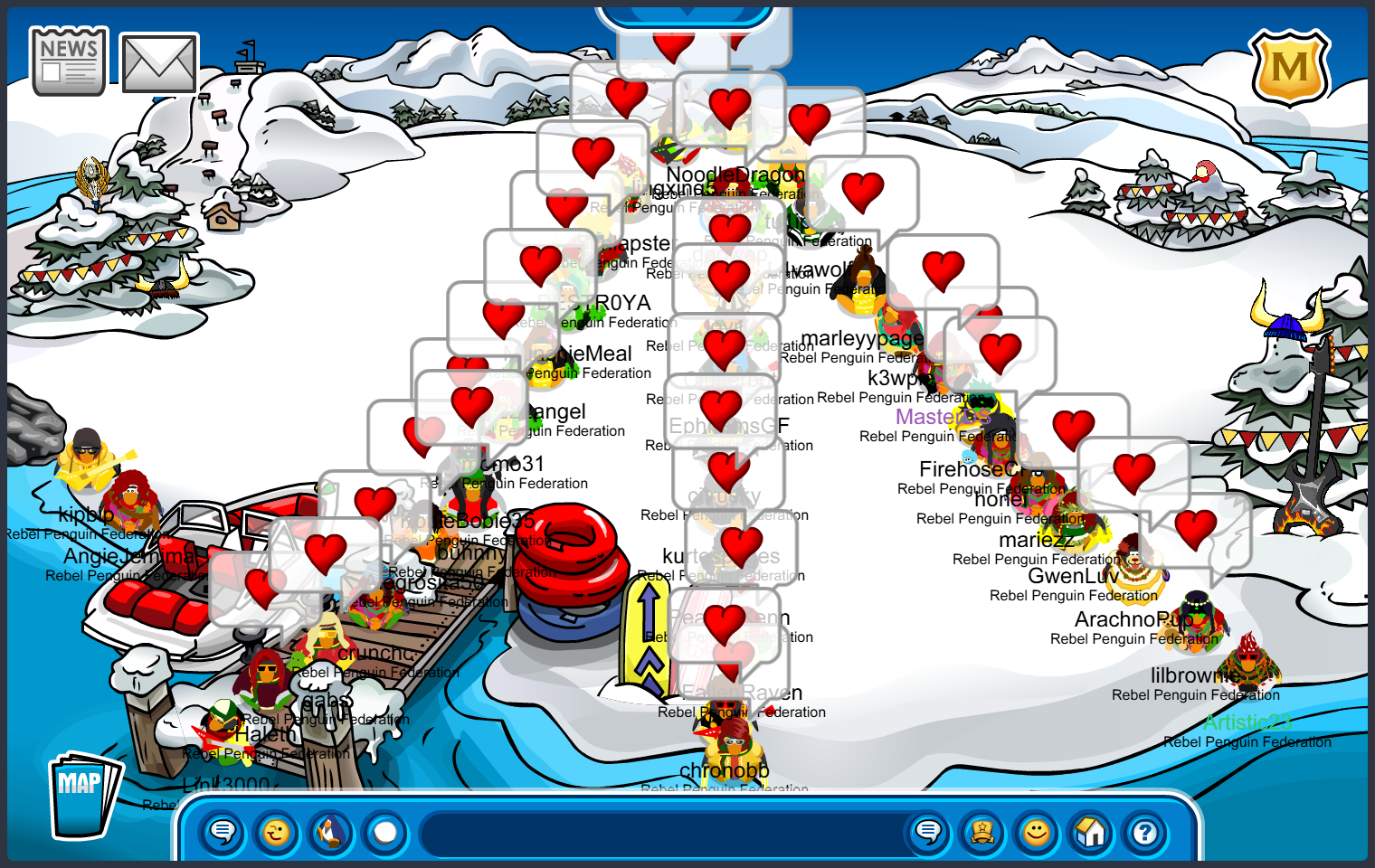This screenshot has height=868, width=1375.
Task: Open the mail envelope inbox
Action: pyautogui.click(x=159, y=63)
